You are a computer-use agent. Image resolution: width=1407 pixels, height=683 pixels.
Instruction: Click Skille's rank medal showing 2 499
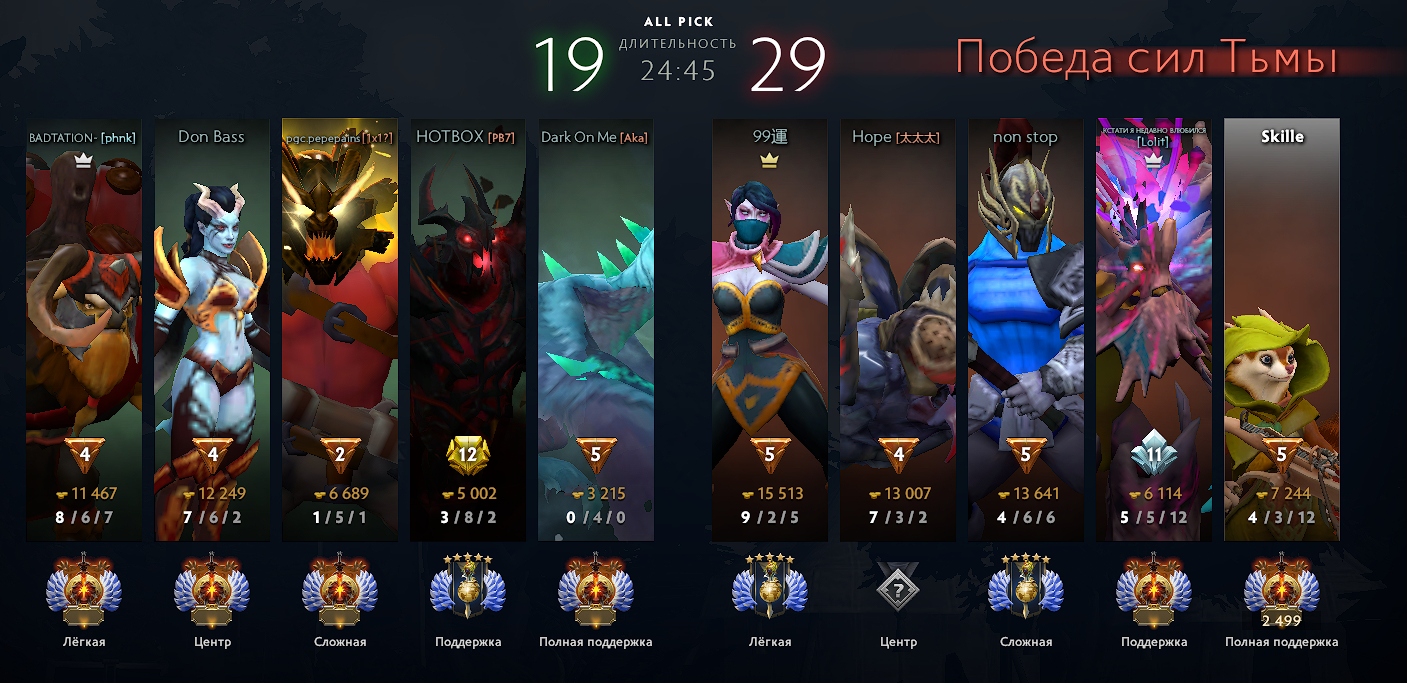tap(1282, 591)
